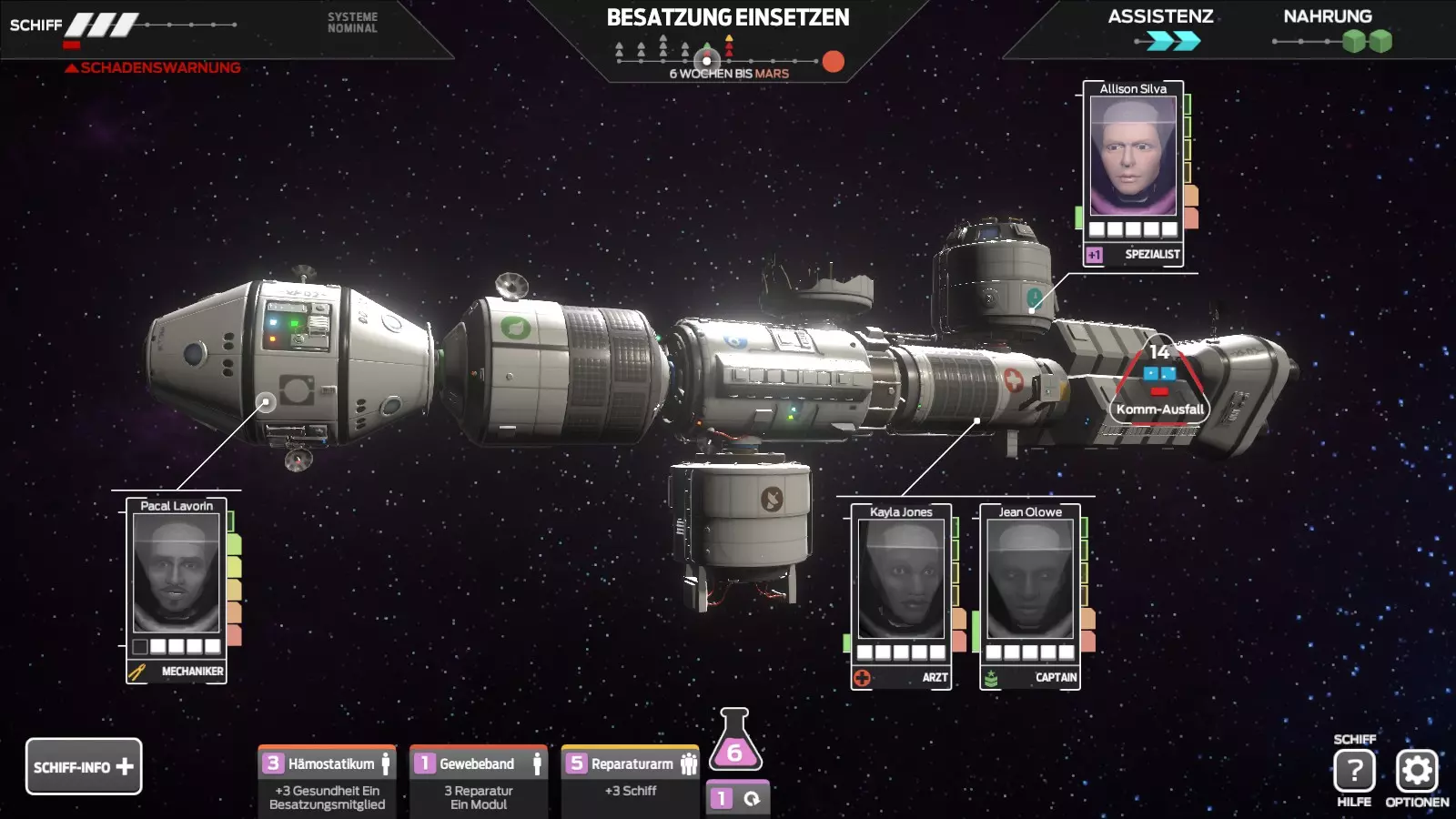Image resolution: width=1456 pixels, height=819 pixels.
Task: Open the Optionen gear menu
Action: pos(1417,771)
